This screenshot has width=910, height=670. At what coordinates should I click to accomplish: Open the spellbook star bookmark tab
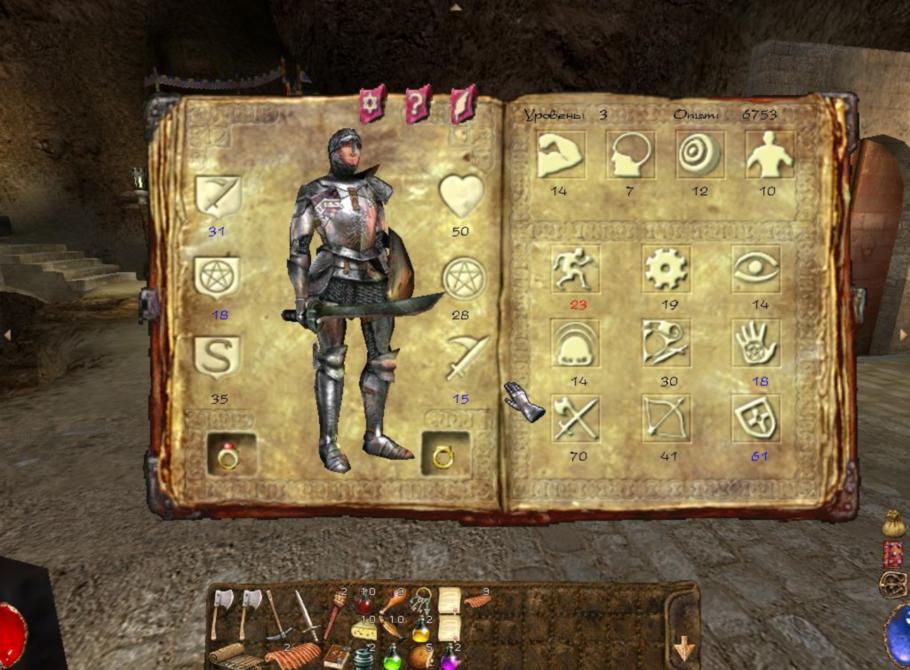coord(372,102)
